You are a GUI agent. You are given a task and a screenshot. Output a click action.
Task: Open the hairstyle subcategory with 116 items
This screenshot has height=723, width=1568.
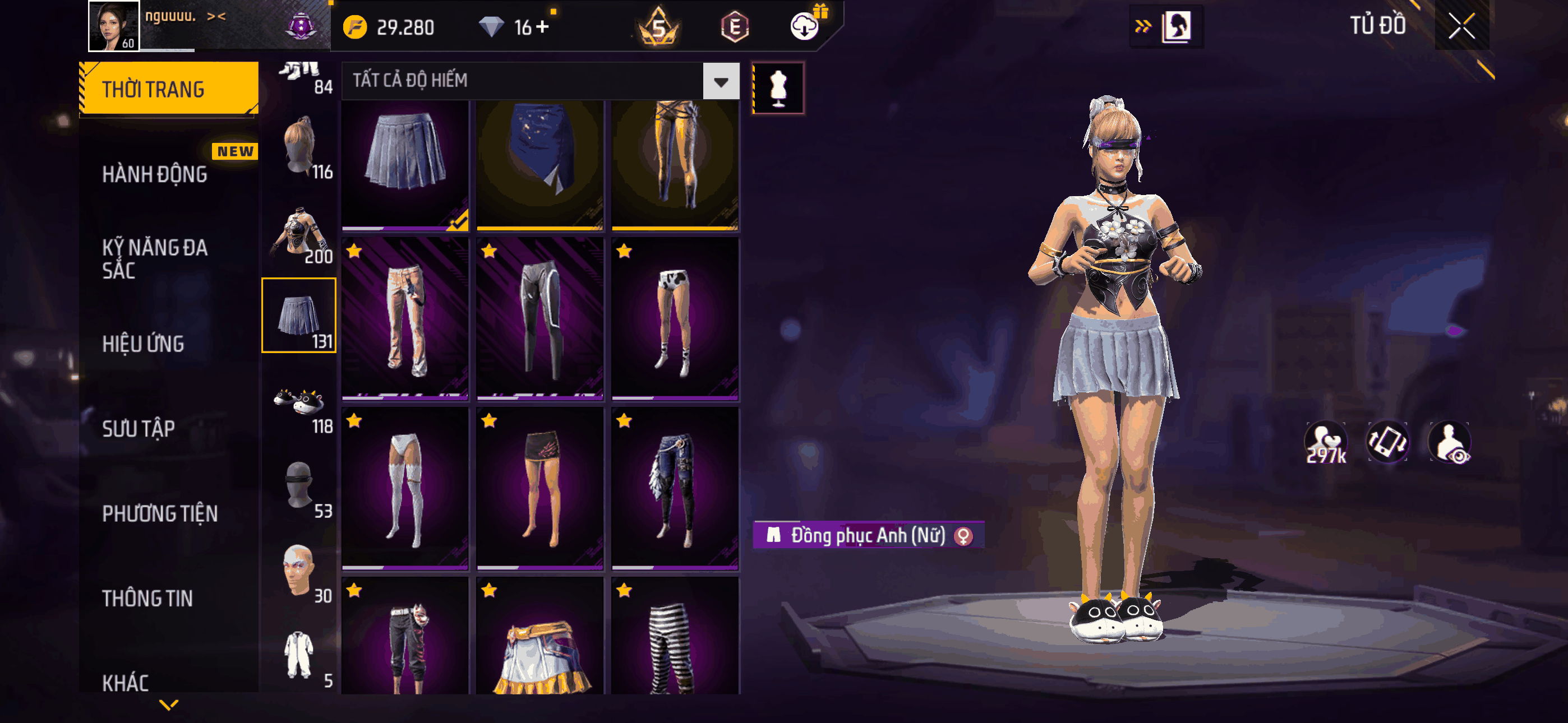click(299, 148)
